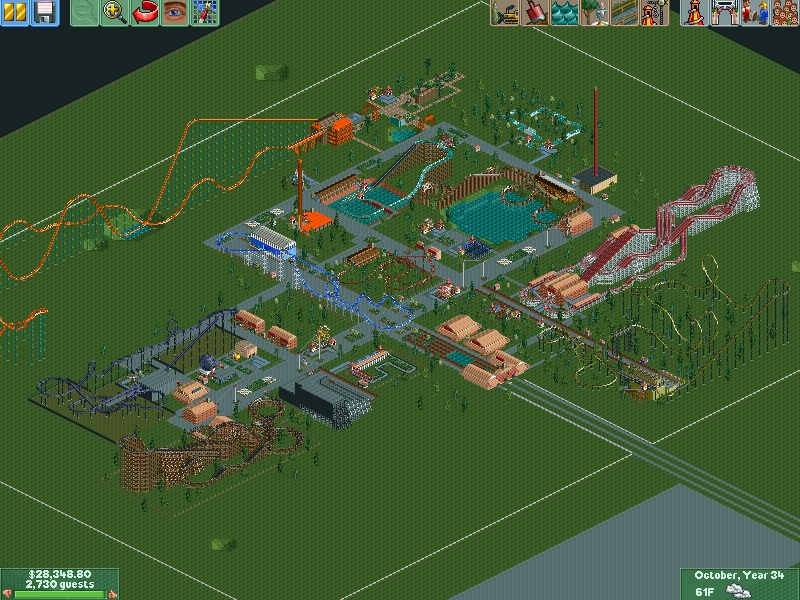Open the floppy disk save menu

(x=44, y=13)
